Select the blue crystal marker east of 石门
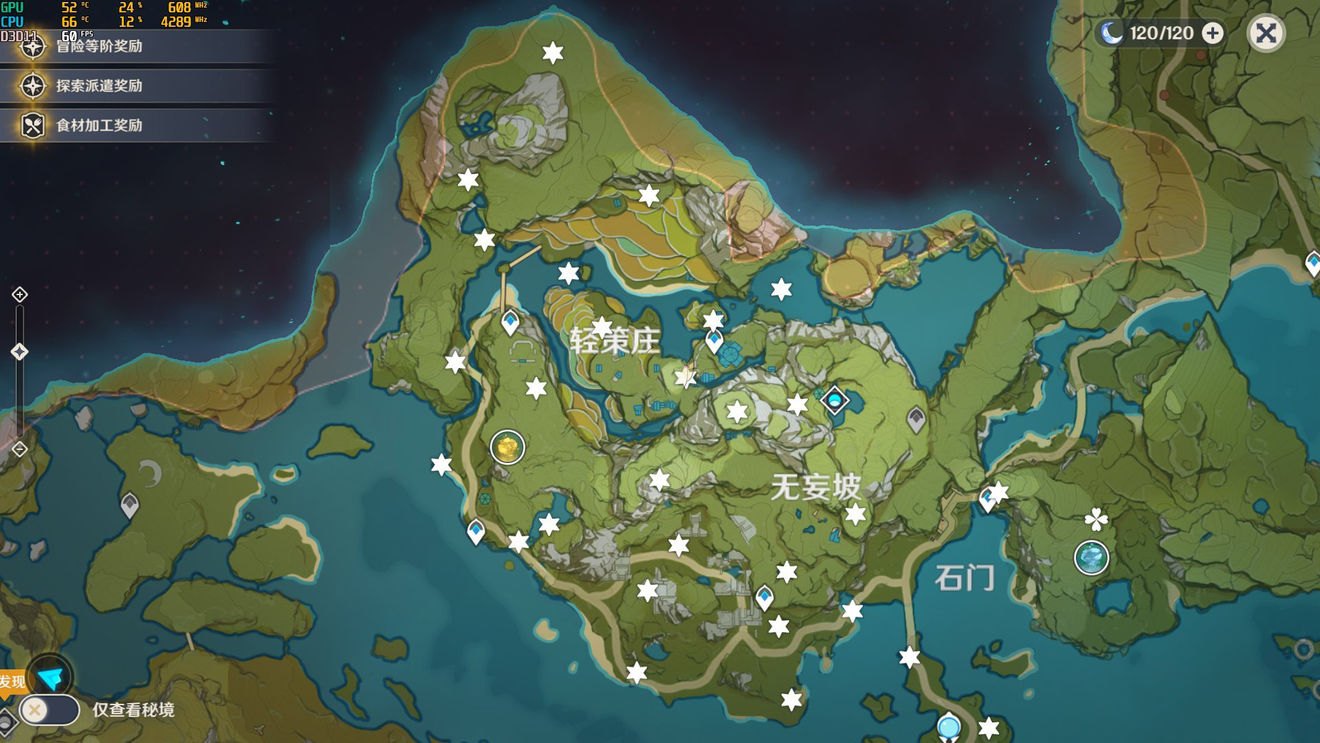Screen dimensions: 1320x743 pos(1091,557)
